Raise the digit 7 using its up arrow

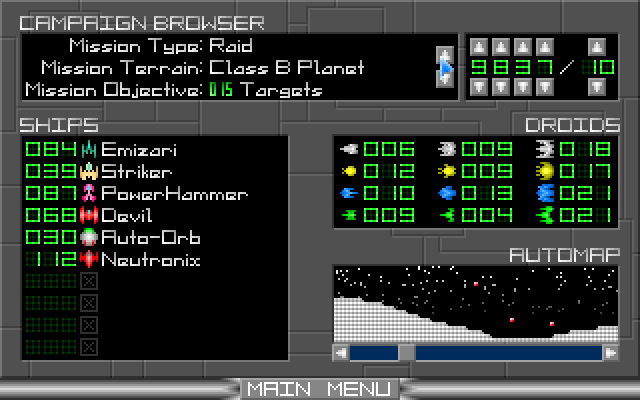click(x=544, y=46)
